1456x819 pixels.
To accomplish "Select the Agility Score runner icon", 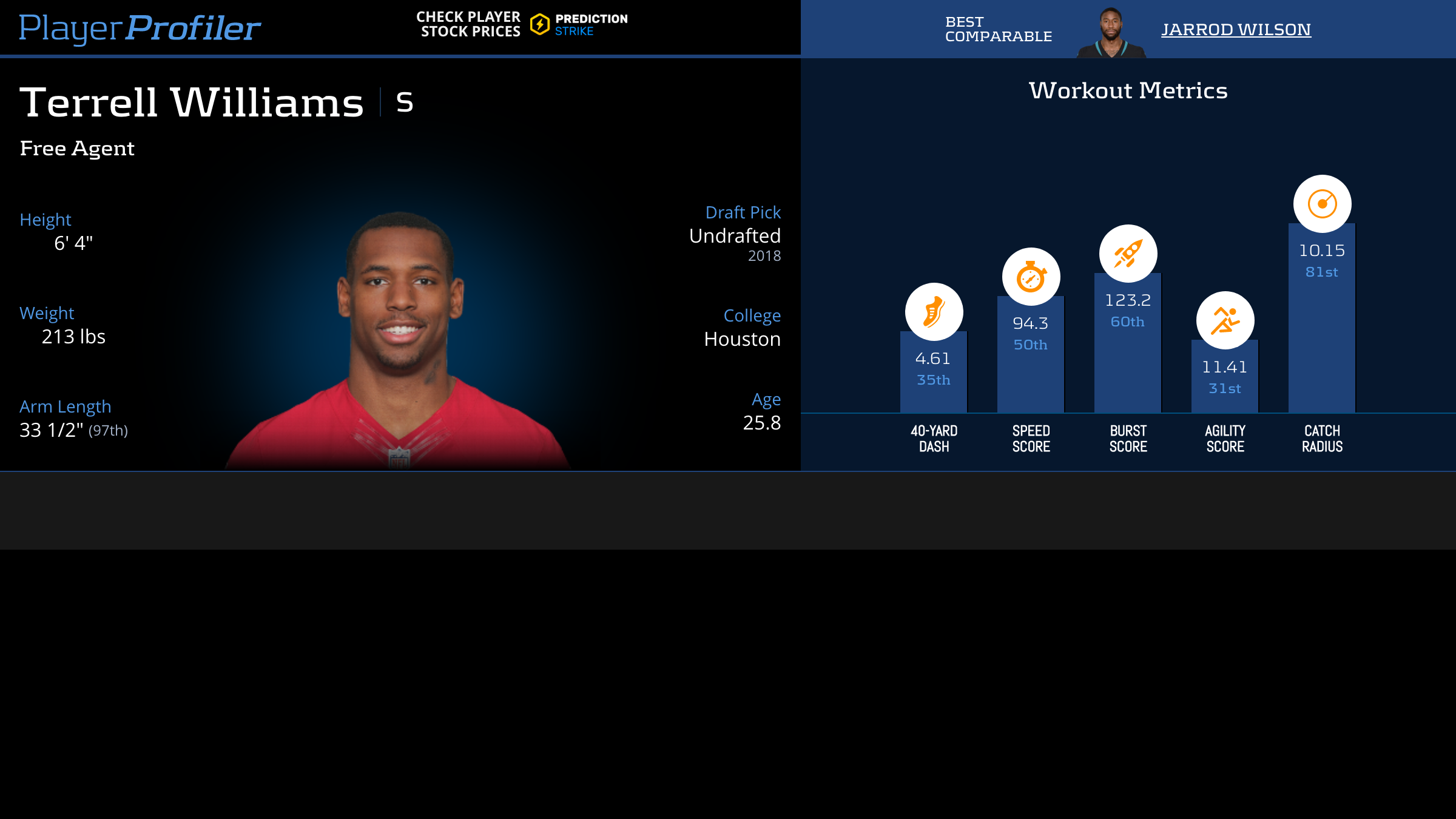I will point(1225,320).
